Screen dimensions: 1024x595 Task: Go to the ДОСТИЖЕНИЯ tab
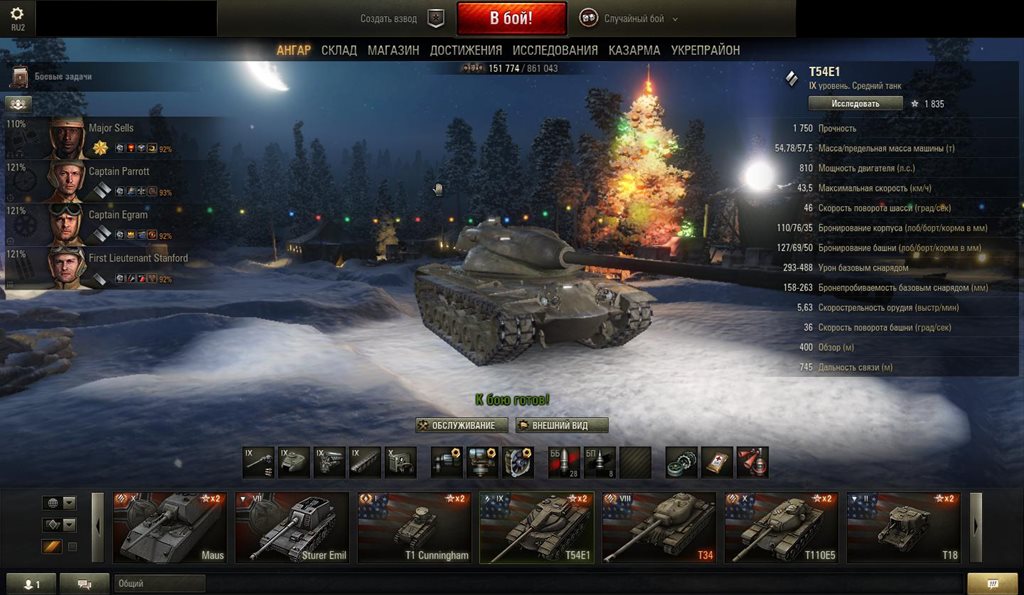tap(466, 50)
